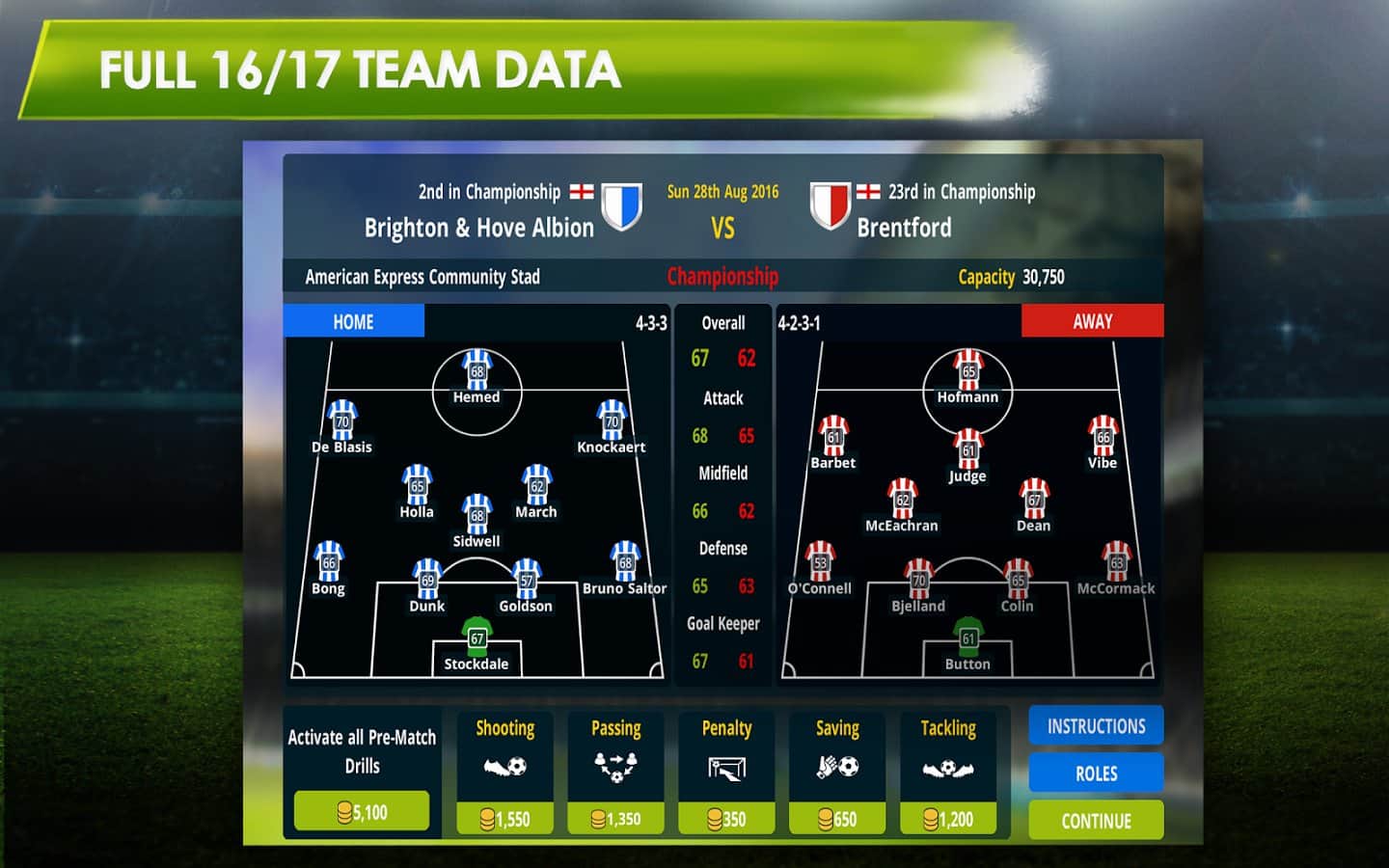This screenshot has height=868, width=1389.
Task: Select Brentford defender Bjelland
Action: point(918,580)
